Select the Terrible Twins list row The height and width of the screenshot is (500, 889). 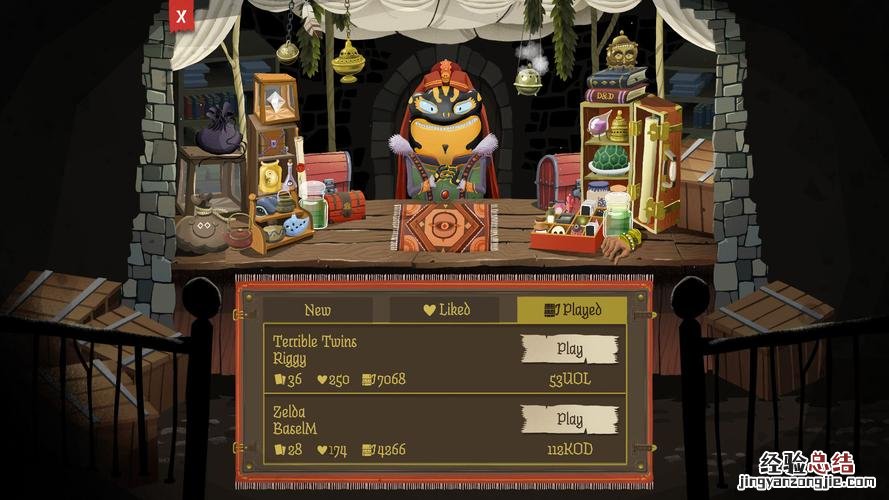(x=390, y=360)
